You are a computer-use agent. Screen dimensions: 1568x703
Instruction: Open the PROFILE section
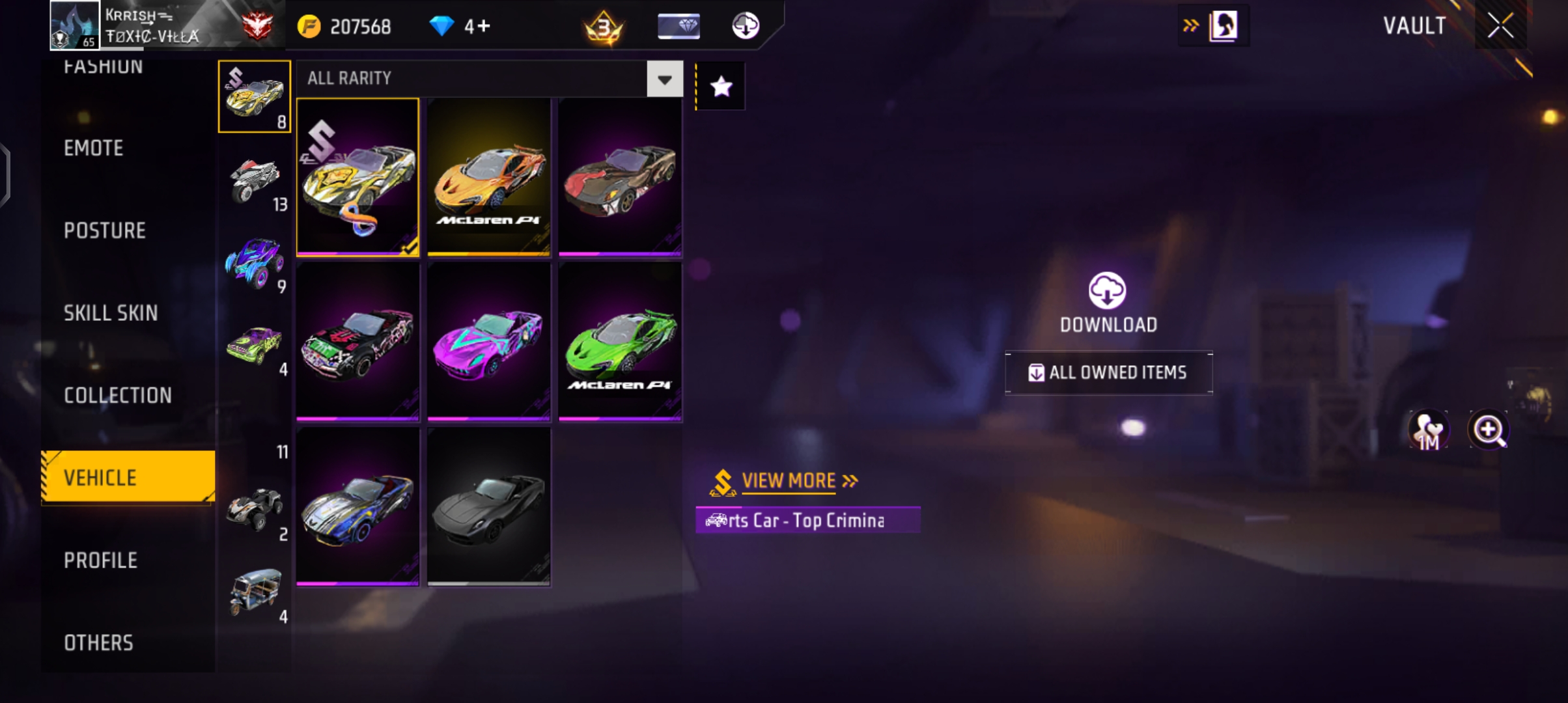click(100, 560)
